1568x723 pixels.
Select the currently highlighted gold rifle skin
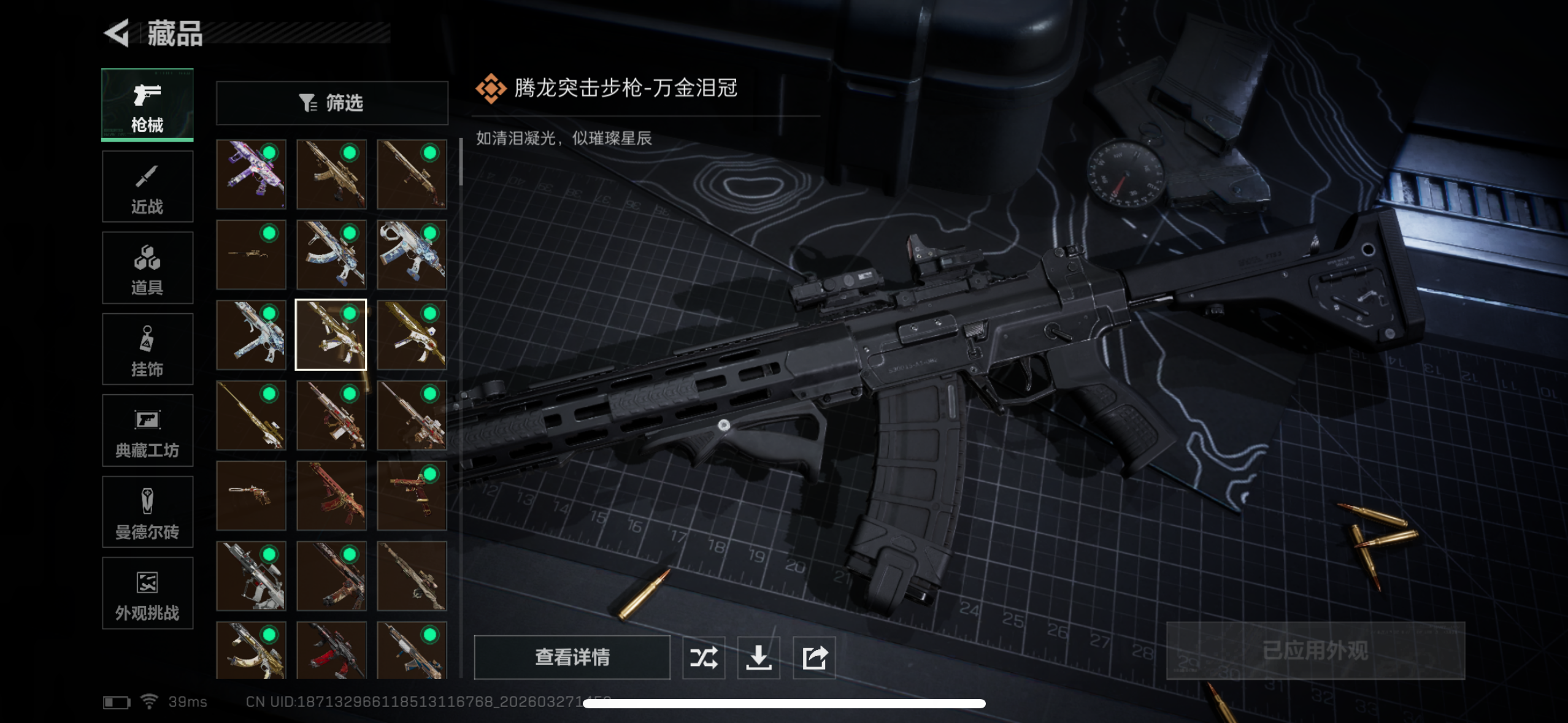point(331,334)
